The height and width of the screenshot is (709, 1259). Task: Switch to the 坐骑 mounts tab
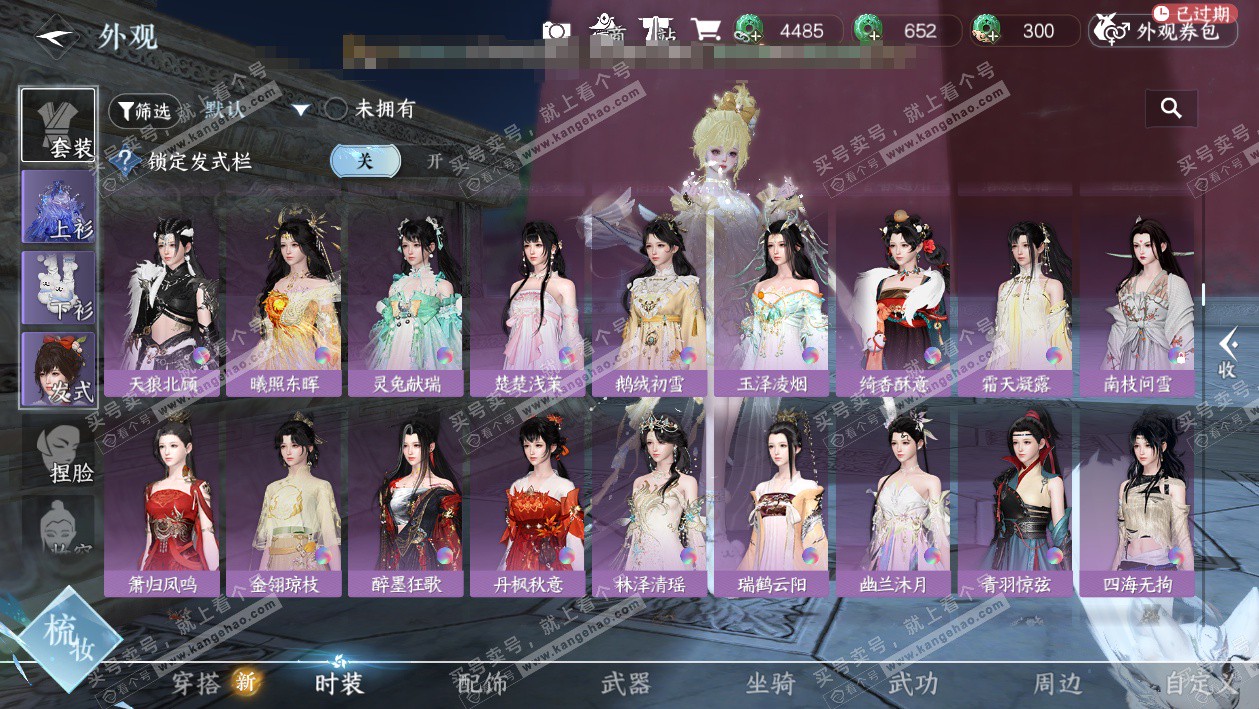coord(770,684)
